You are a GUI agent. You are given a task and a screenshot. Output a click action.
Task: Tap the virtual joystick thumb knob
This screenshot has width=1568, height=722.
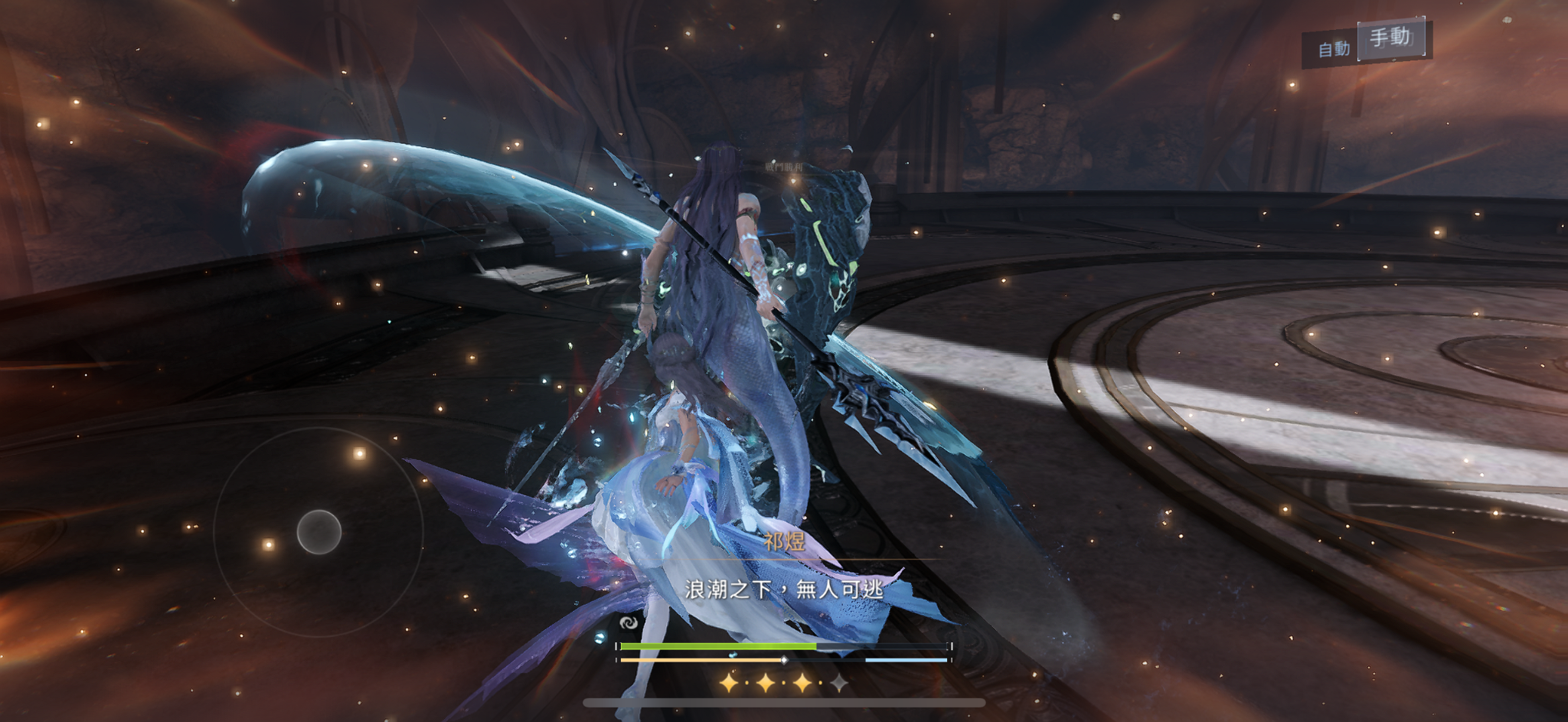(318, 531)
